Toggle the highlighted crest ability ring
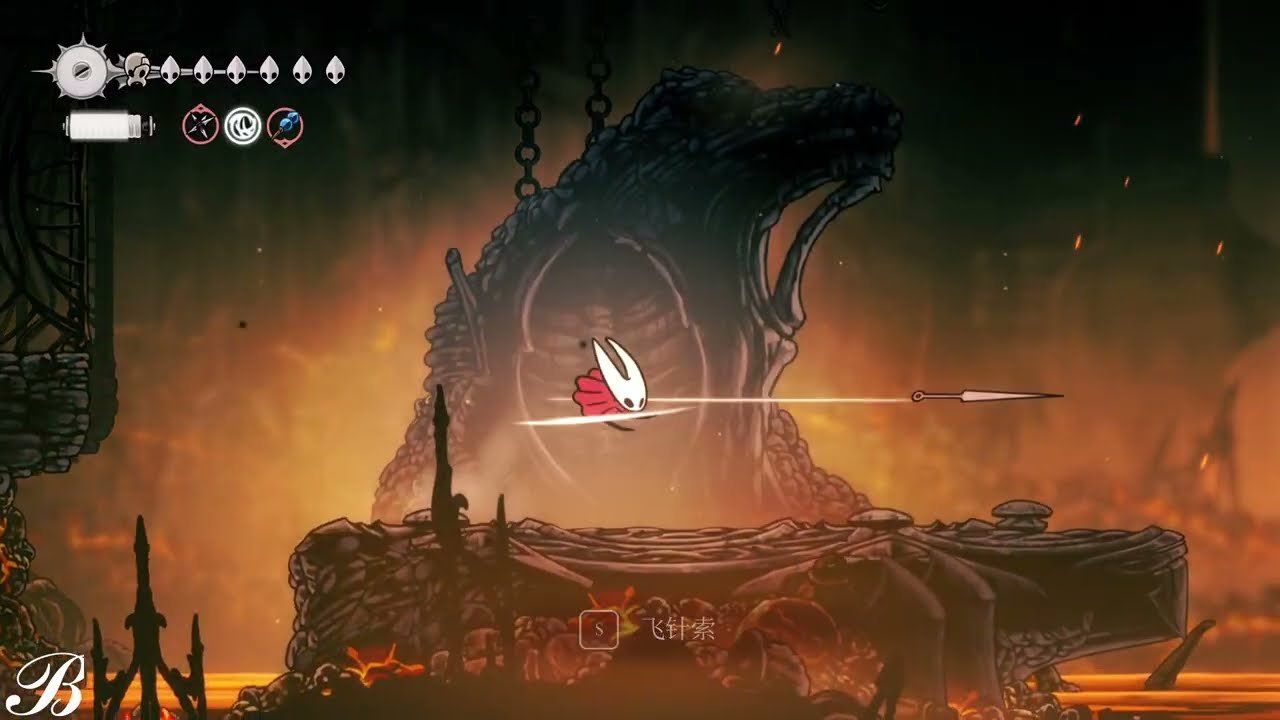Viewport: 1280px width, 720px height. tap(244, 125)
